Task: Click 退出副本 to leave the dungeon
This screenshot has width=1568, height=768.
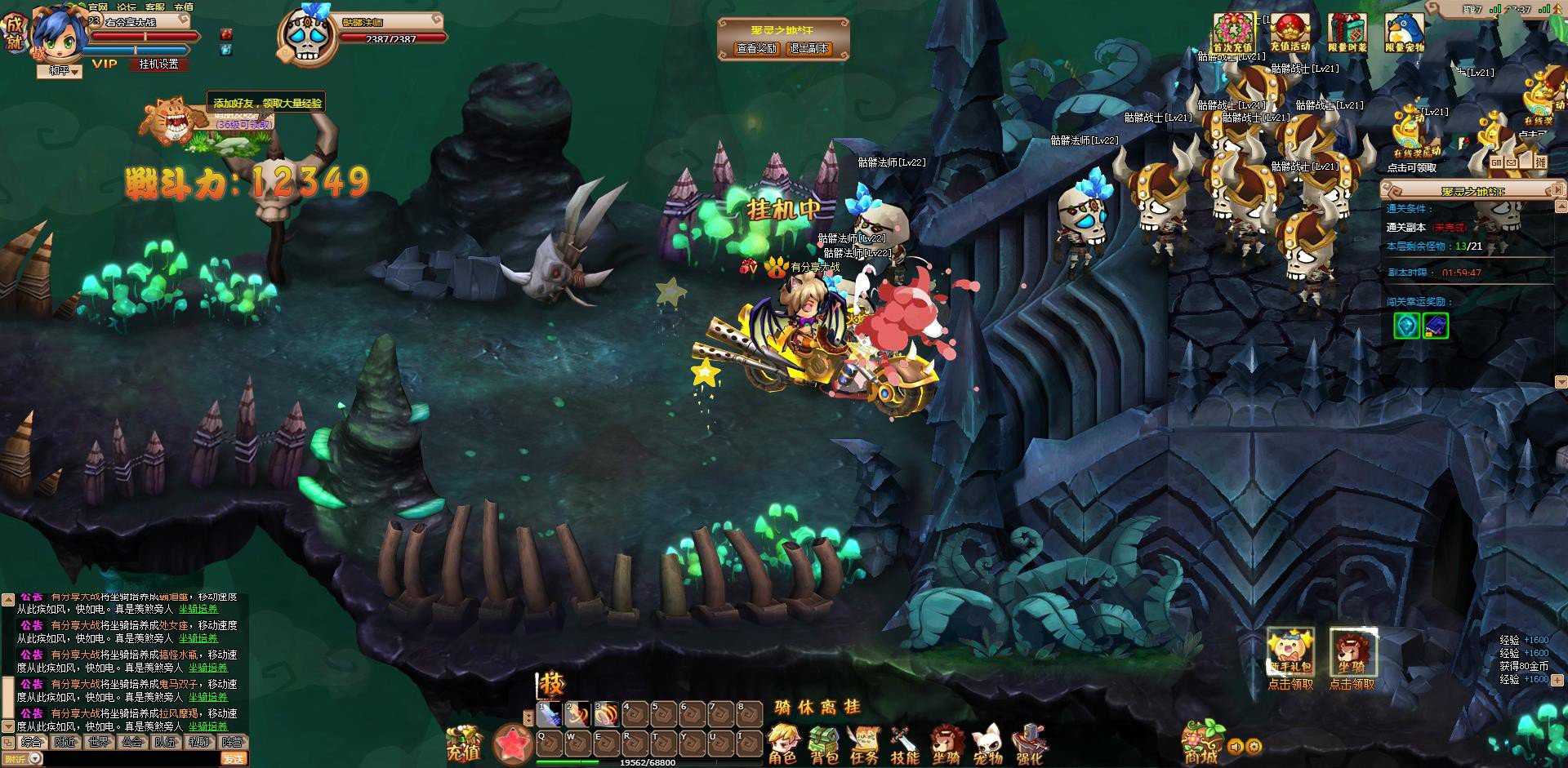Action: point(808,49)
